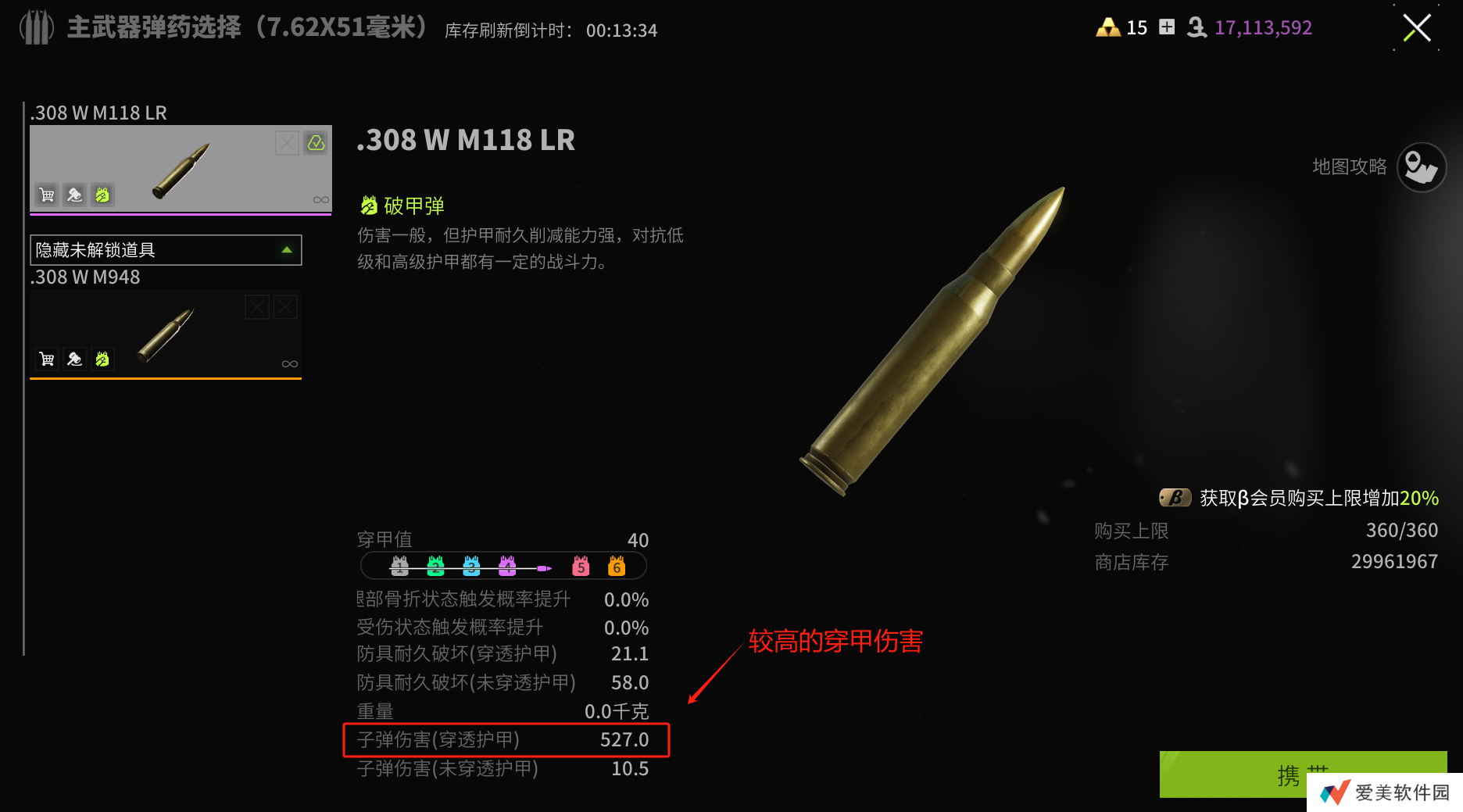Click the tier 6 armor vest icon

pos(616,567)
